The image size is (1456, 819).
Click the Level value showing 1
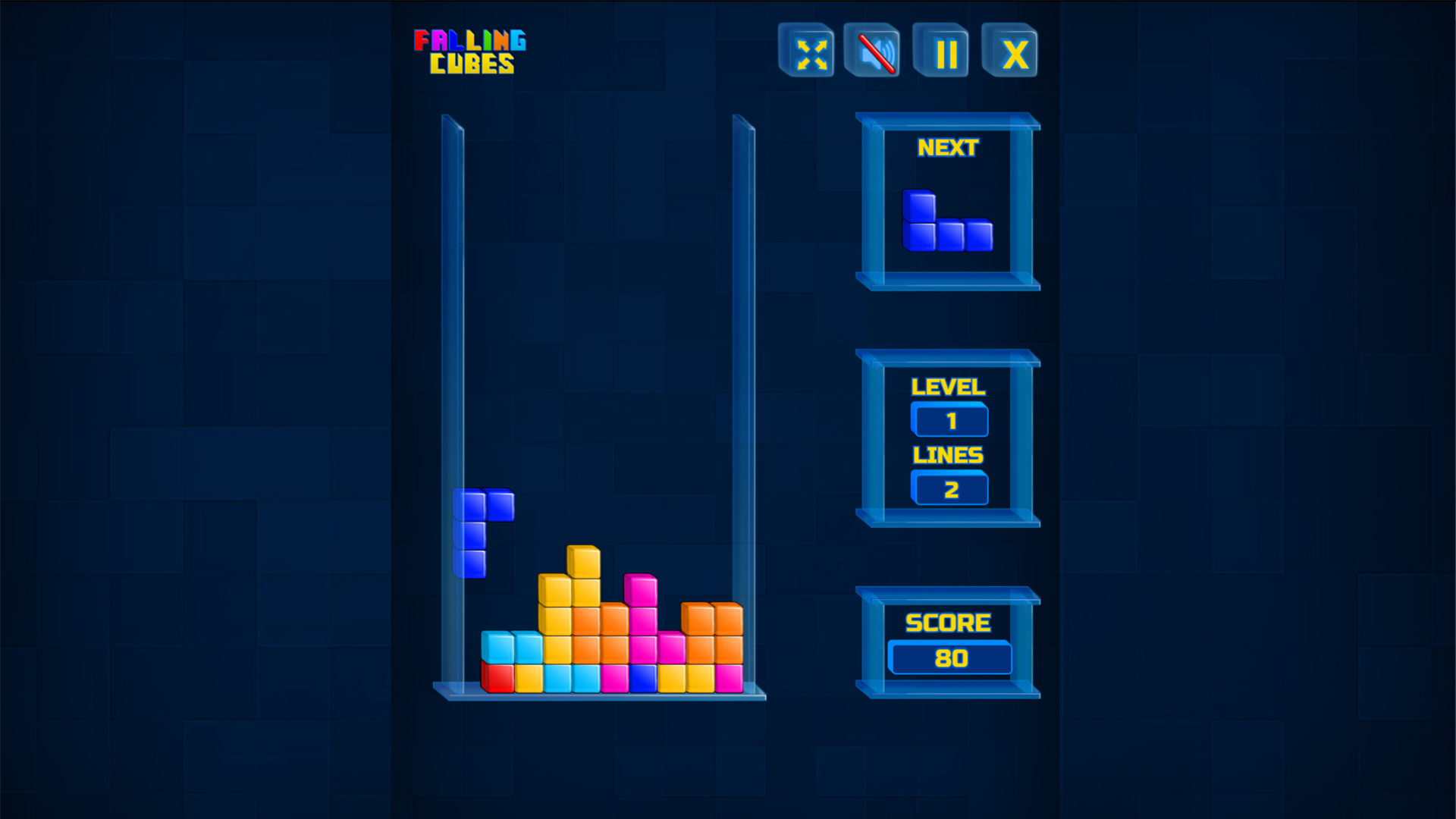tap(950, 419)
